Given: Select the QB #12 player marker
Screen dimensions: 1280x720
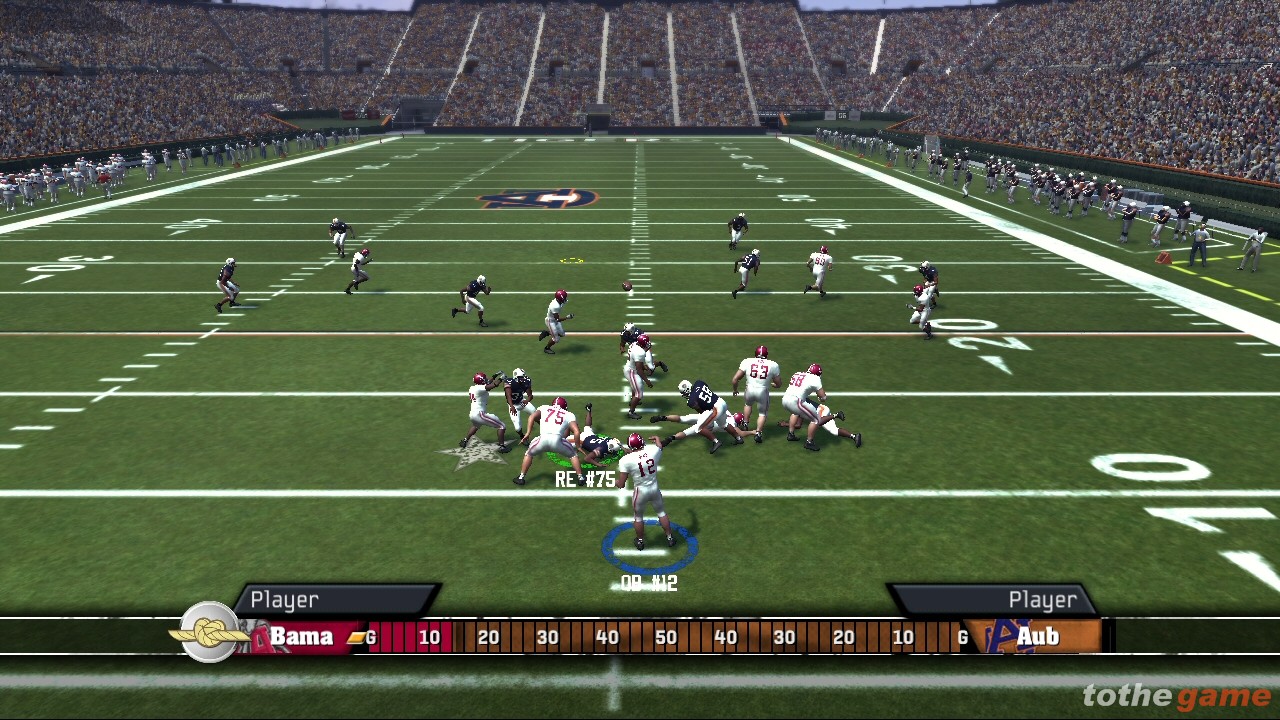Looking at the screenshot, I should click(x=649, y=583).
